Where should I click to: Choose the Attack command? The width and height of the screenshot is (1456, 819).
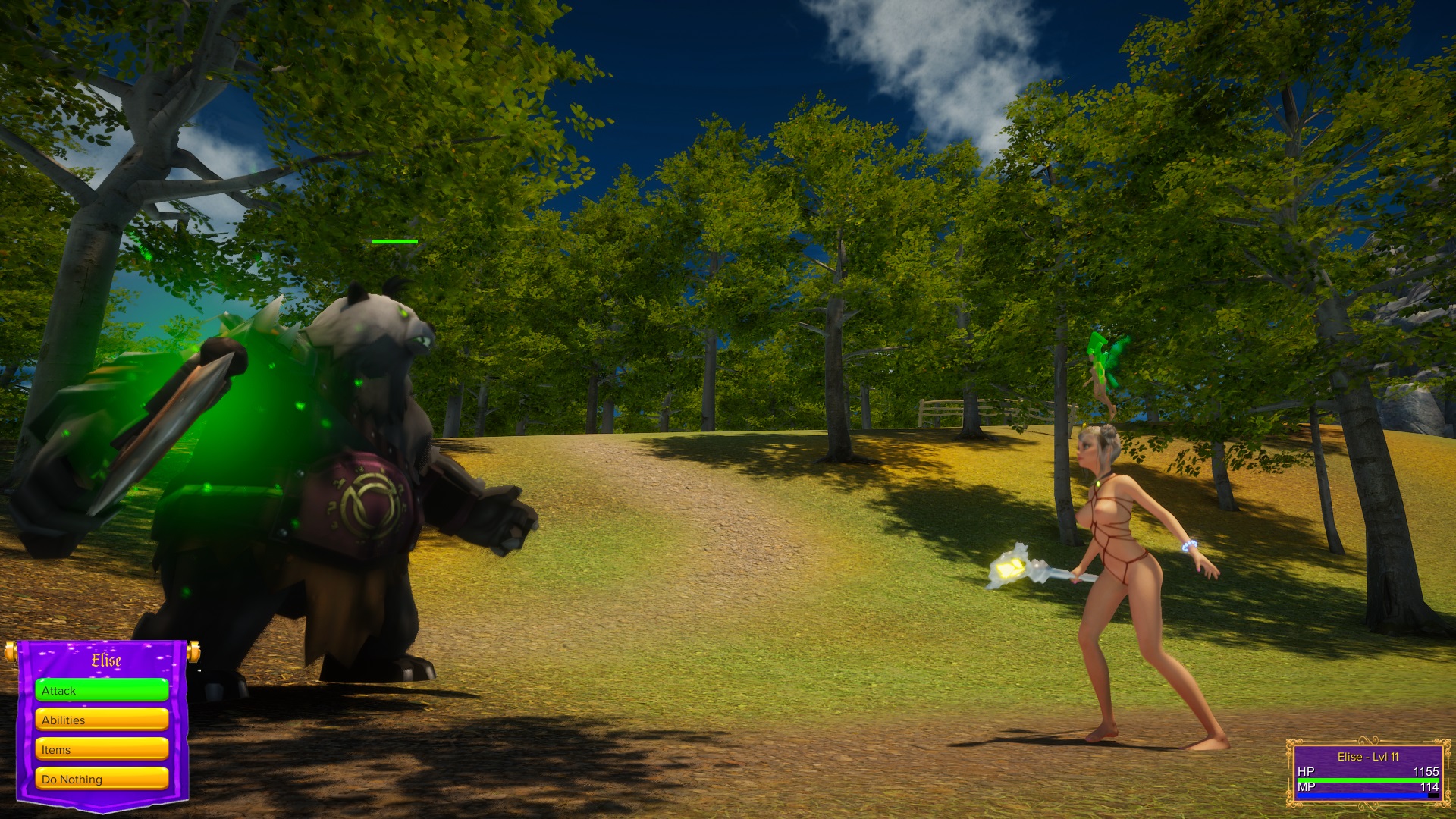click(x=102, y=690)
